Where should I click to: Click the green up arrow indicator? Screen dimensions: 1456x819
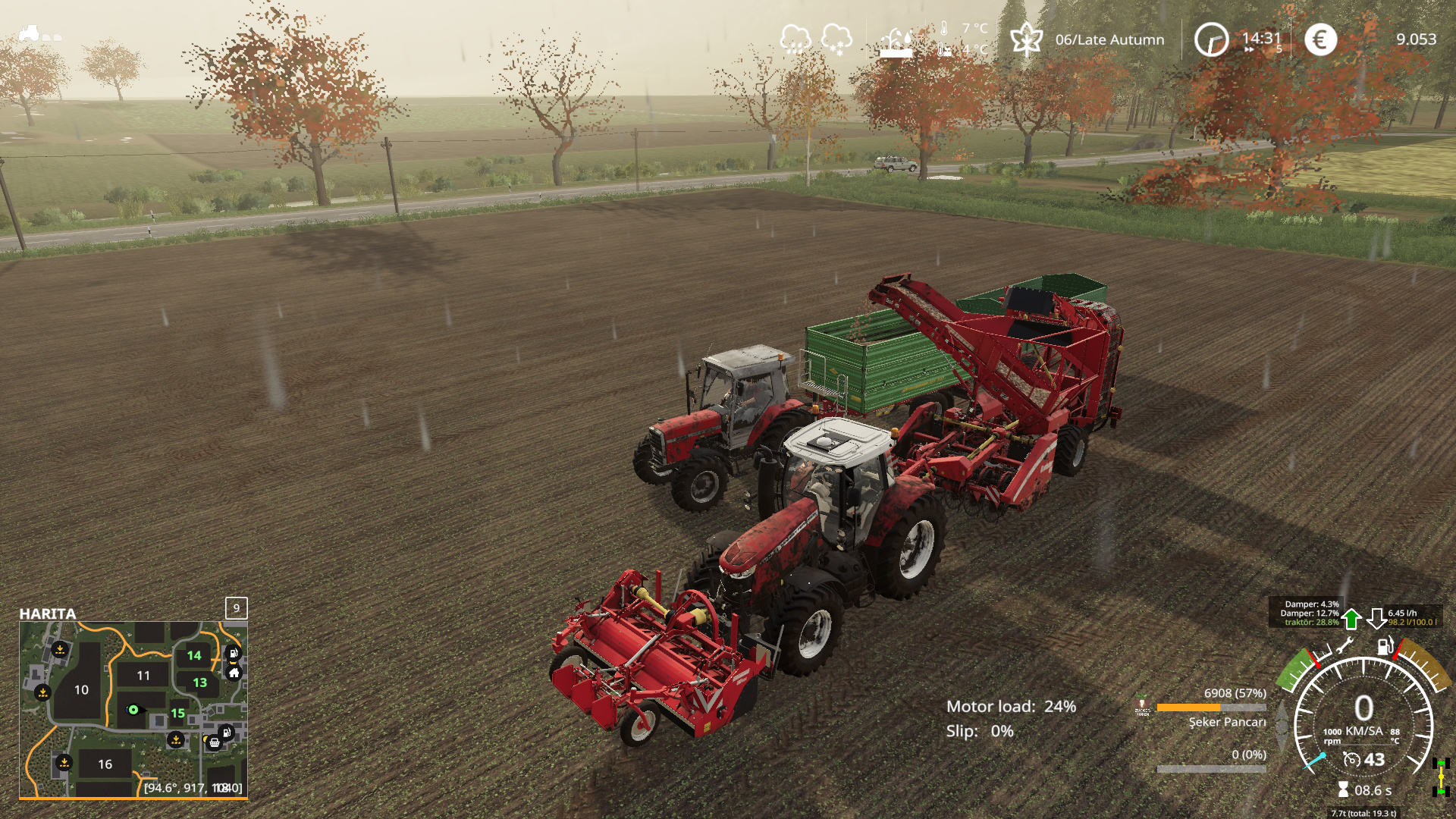[1351, 619]
